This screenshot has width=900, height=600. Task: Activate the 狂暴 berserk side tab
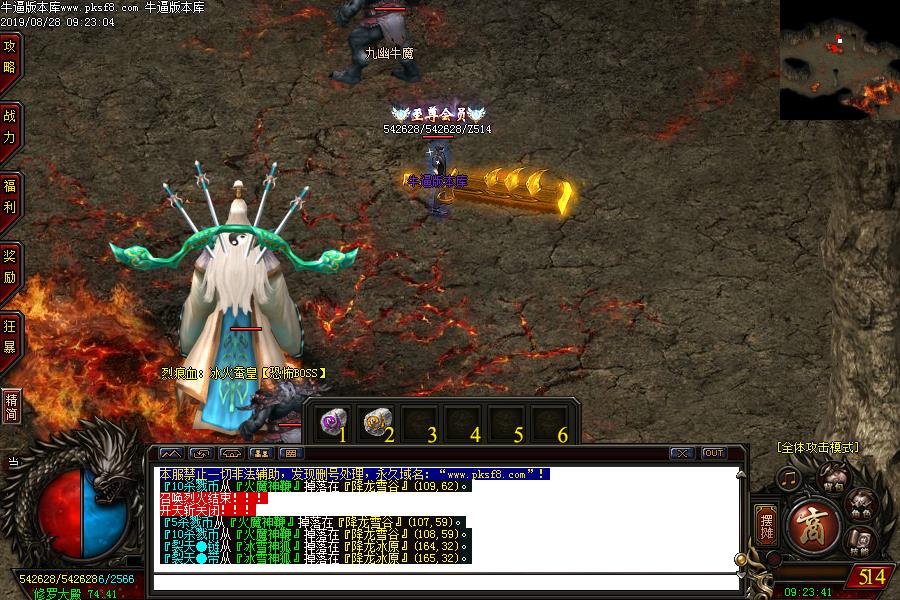[10, 337]
